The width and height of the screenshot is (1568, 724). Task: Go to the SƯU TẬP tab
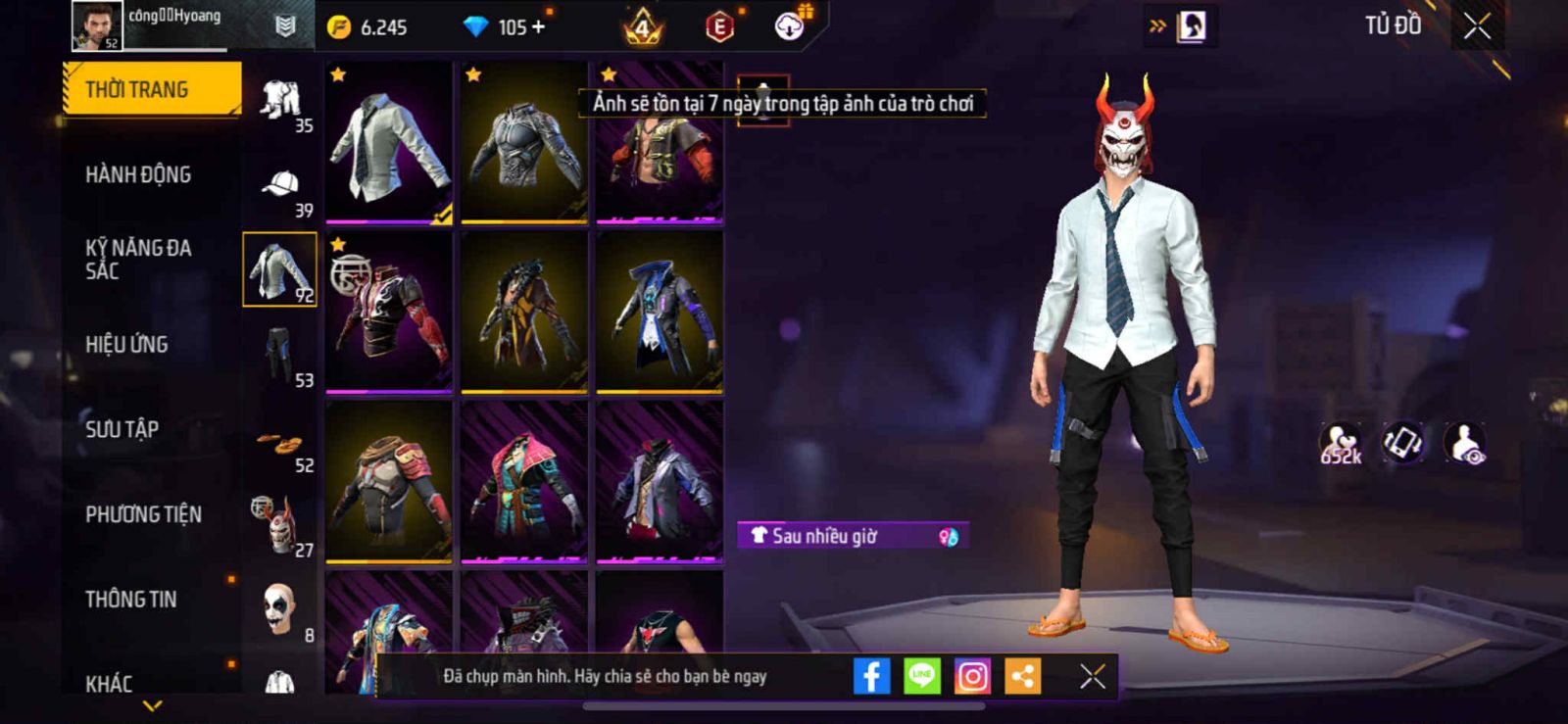coord(122,429)
